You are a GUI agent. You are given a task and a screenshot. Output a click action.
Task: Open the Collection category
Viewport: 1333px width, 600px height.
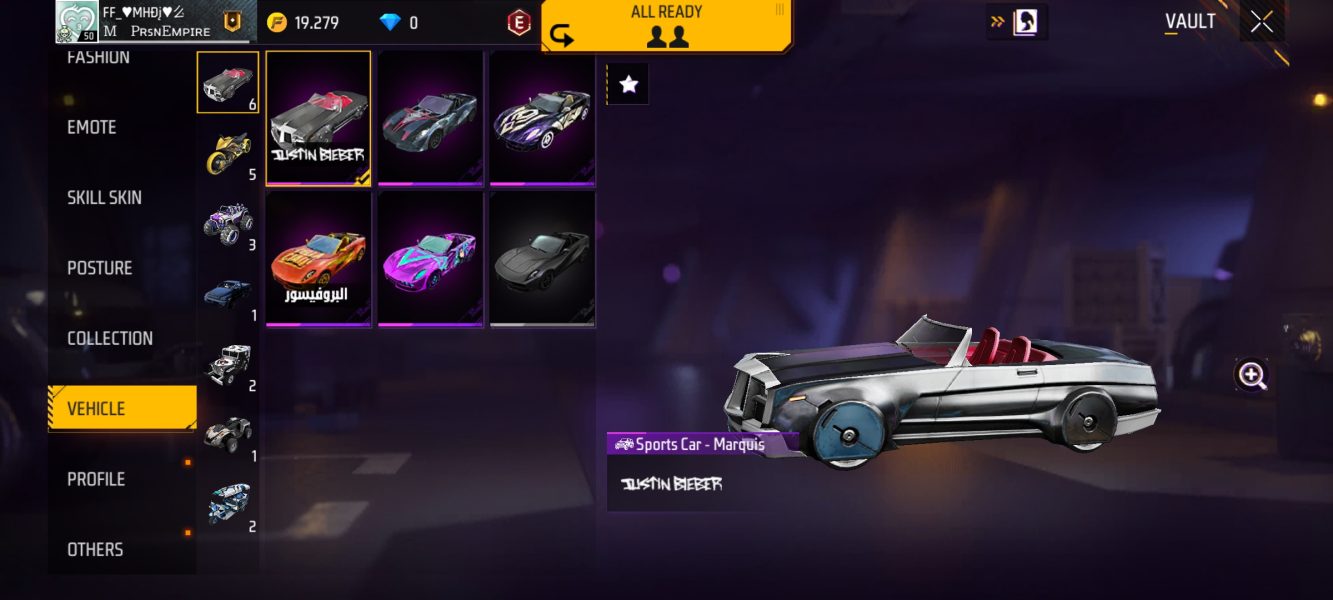point(110,338)
